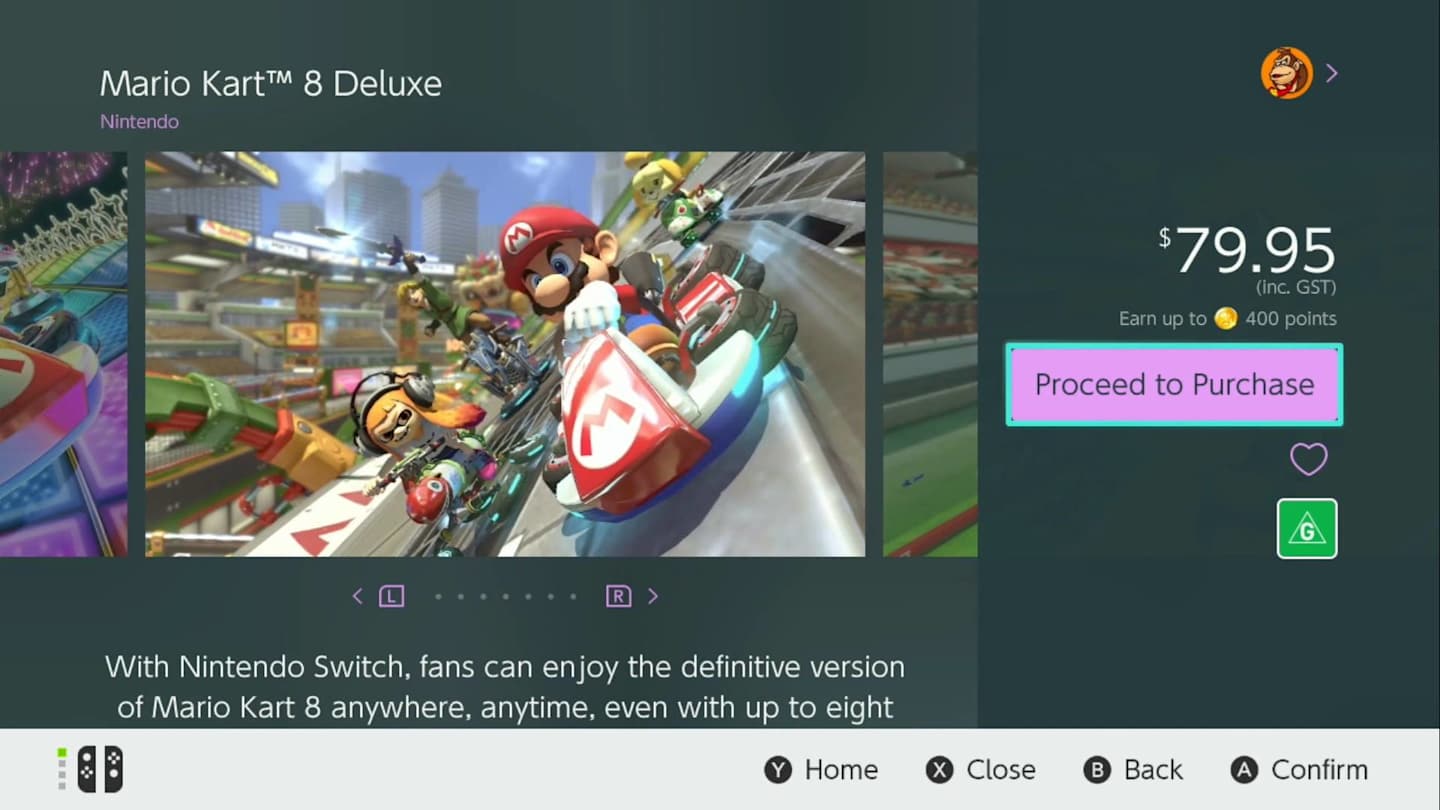Expand the profile menu with the right chevron

point(1331,72)
